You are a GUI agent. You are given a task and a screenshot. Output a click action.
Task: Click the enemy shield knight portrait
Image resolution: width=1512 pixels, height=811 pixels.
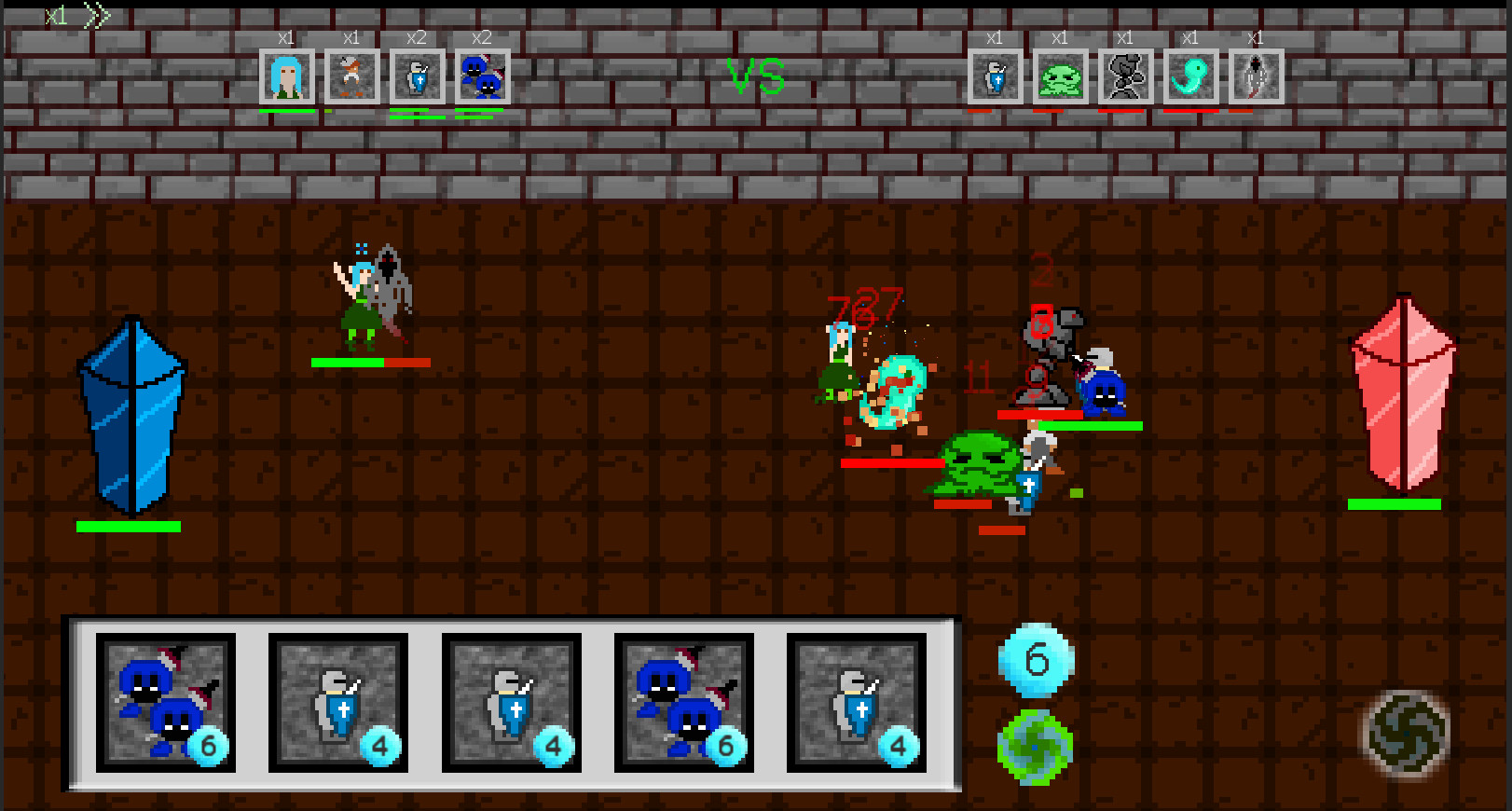pos(995,76)
